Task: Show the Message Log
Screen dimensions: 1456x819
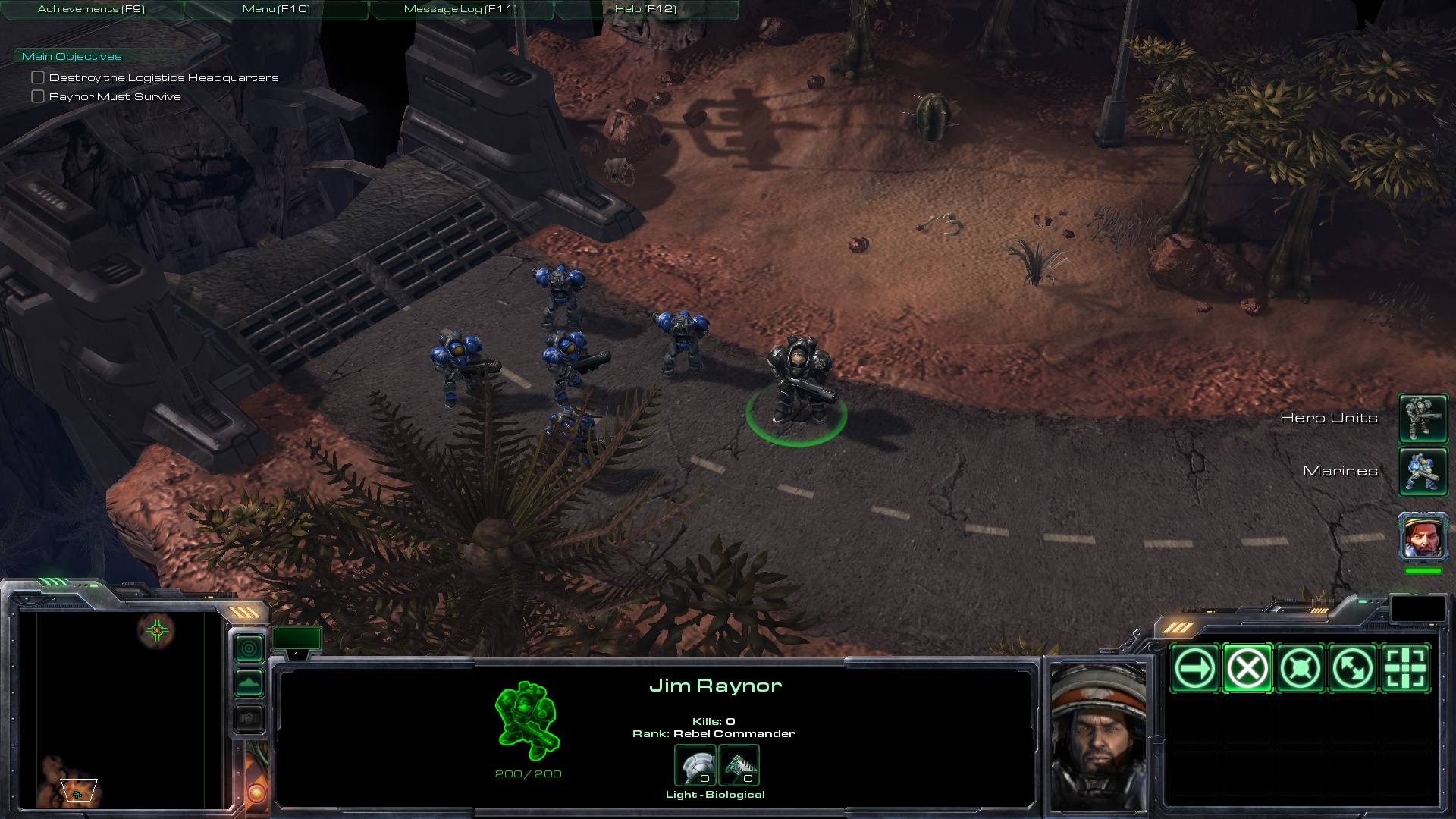Action: 460,9
